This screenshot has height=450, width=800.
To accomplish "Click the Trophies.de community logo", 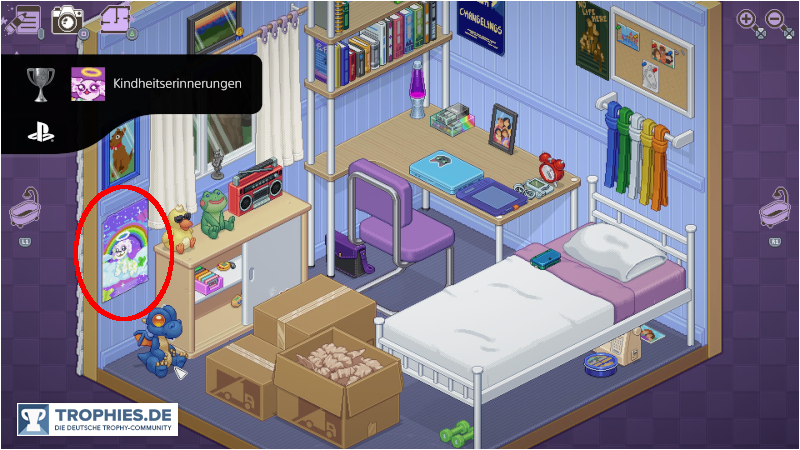I will click(x=97, y=419).
